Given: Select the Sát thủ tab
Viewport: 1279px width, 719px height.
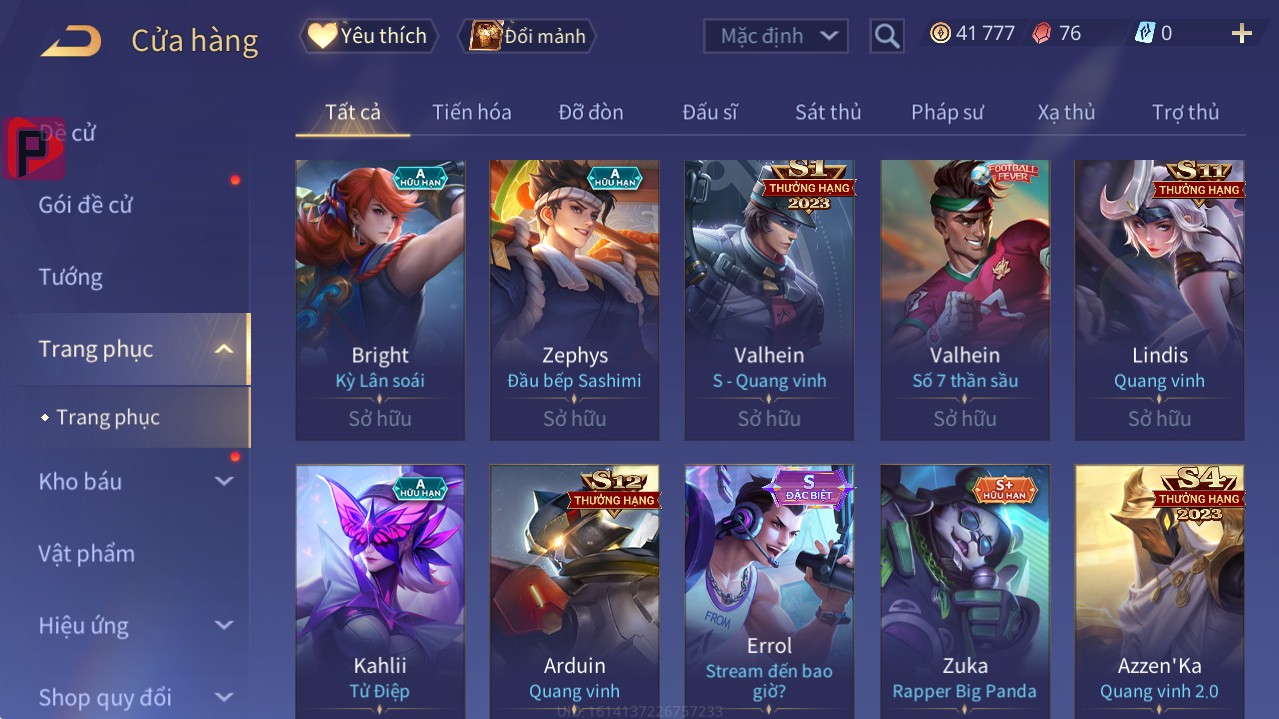Looking at the screenshot, I should [x=827, y=112].
